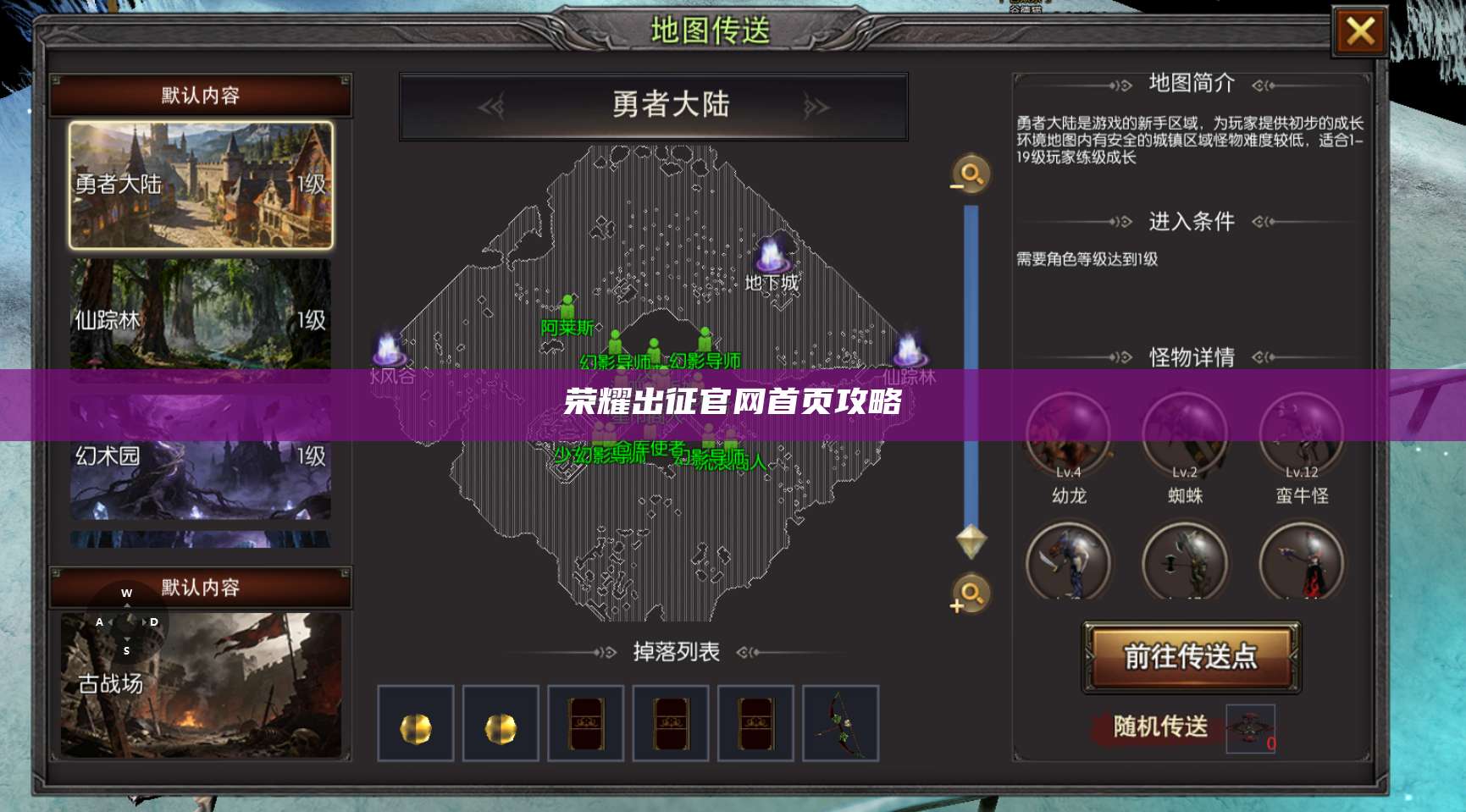The image size is (1466, 812).
Task: Click the first gold coin in 掉落列表
Action: (x=416, y=725)
